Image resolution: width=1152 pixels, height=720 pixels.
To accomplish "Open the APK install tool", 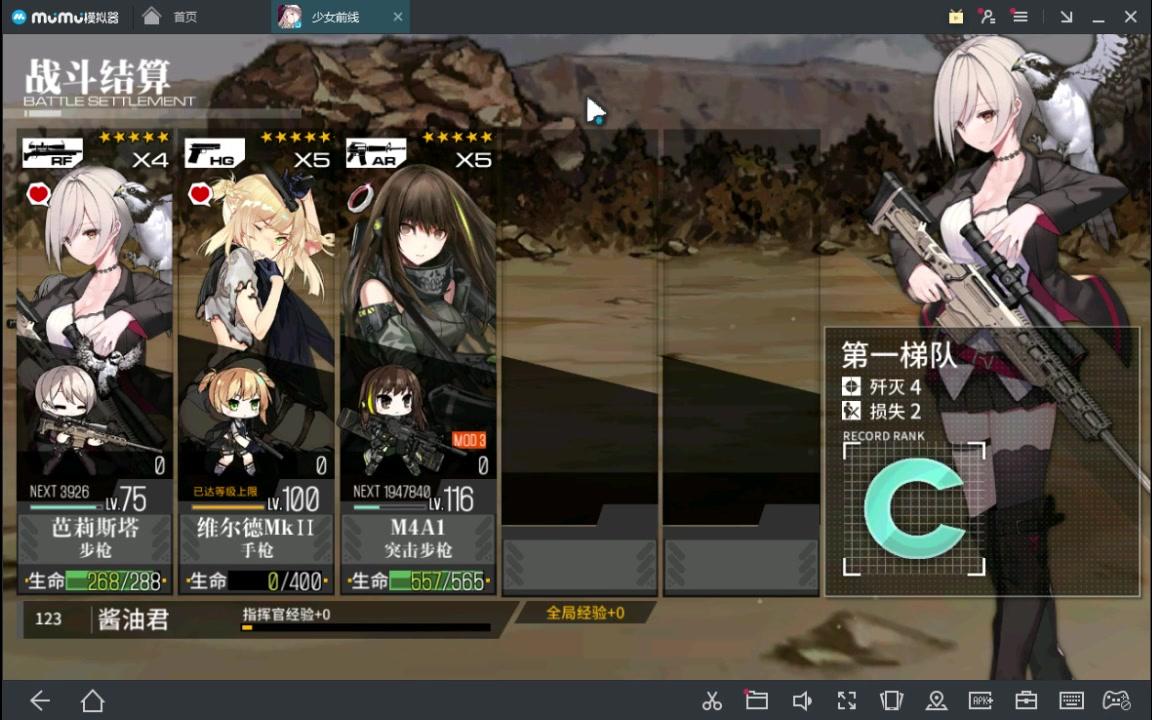I will (x=981, y=701).
